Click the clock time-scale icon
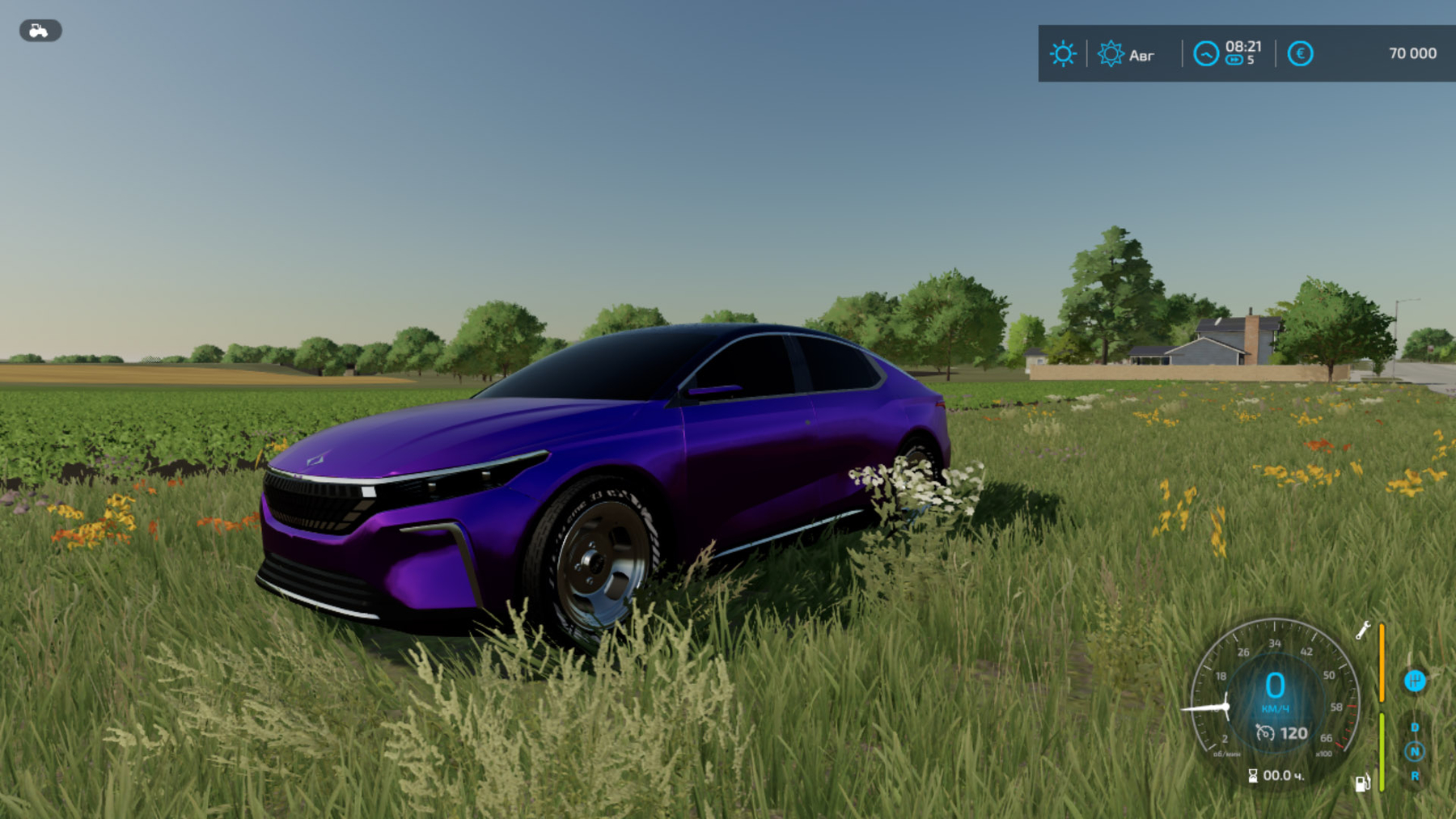This screenshot has height=819, width=1456. 1205,54
